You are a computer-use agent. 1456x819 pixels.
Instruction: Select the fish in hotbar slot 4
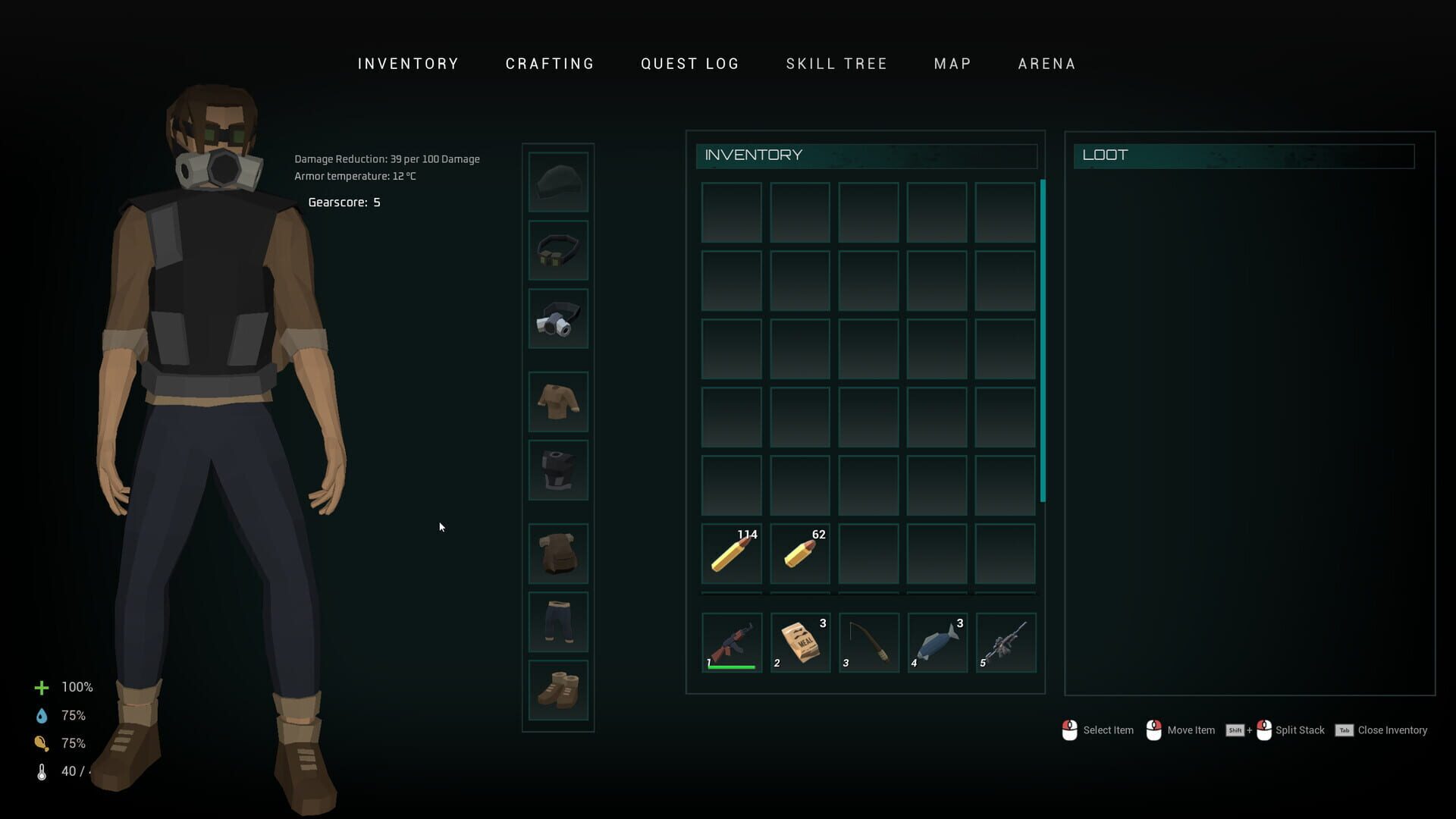[x=936, y=641]
